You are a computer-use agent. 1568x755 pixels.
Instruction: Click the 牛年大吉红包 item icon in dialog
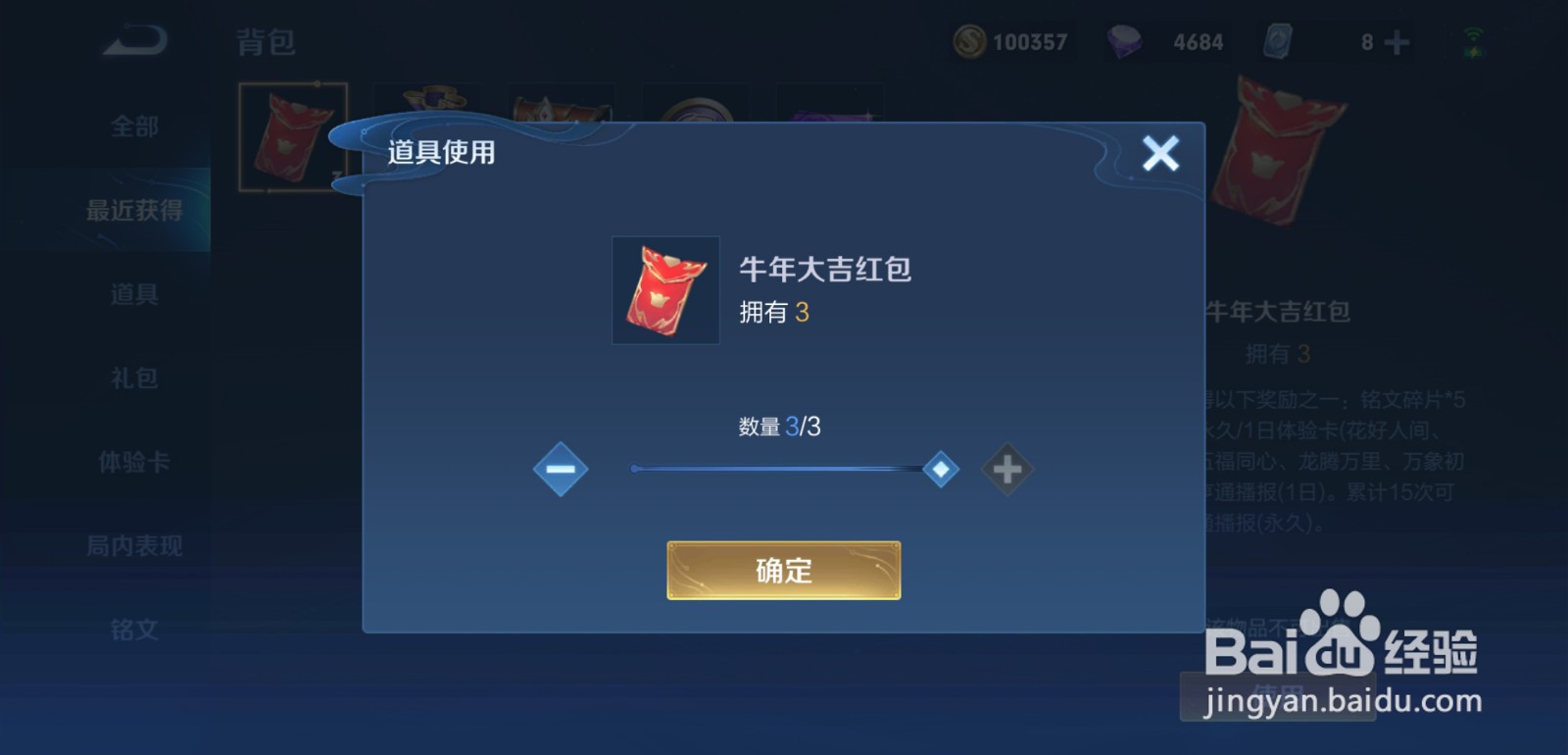(665, 290)
